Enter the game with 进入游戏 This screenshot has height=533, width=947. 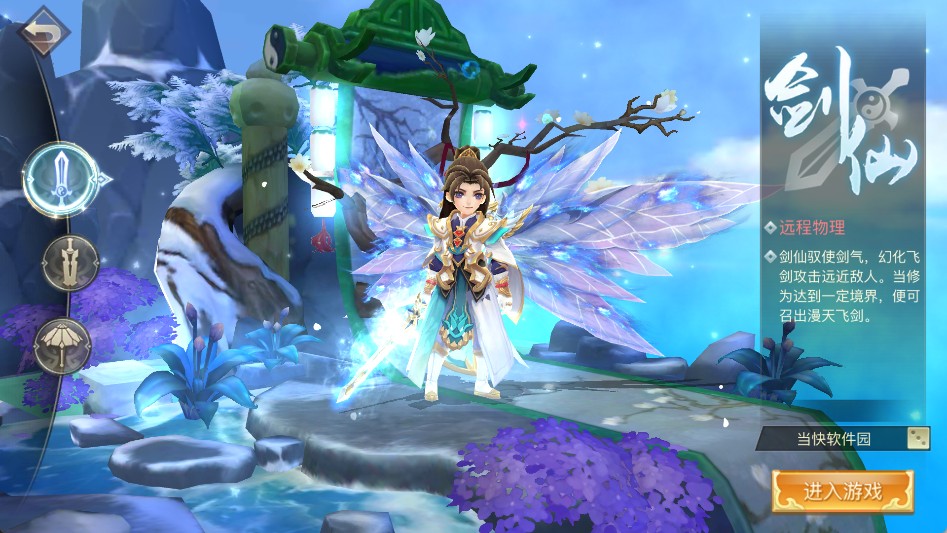point(842,491)
